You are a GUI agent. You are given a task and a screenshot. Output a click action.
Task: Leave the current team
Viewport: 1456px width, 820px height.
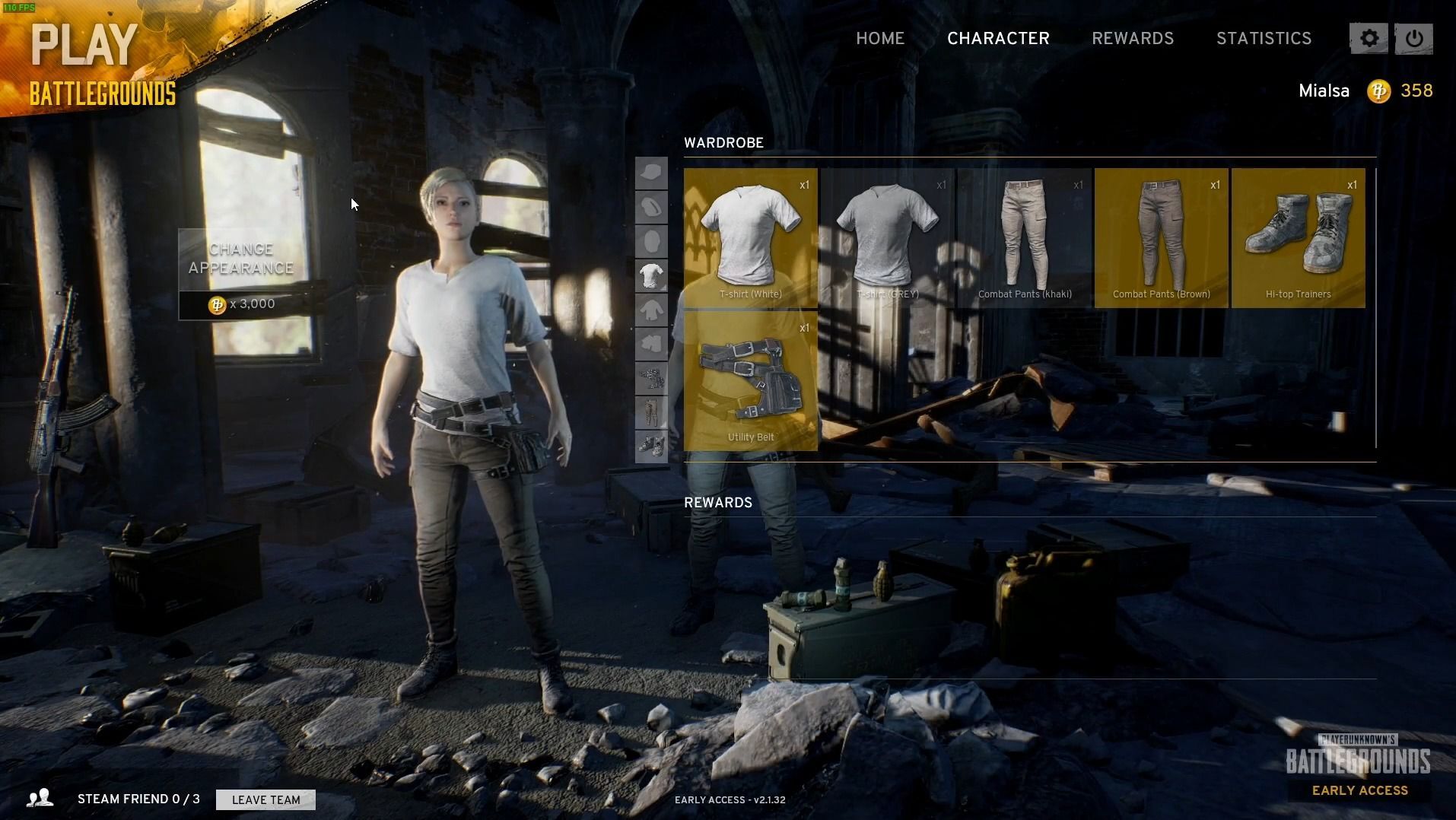265,799
